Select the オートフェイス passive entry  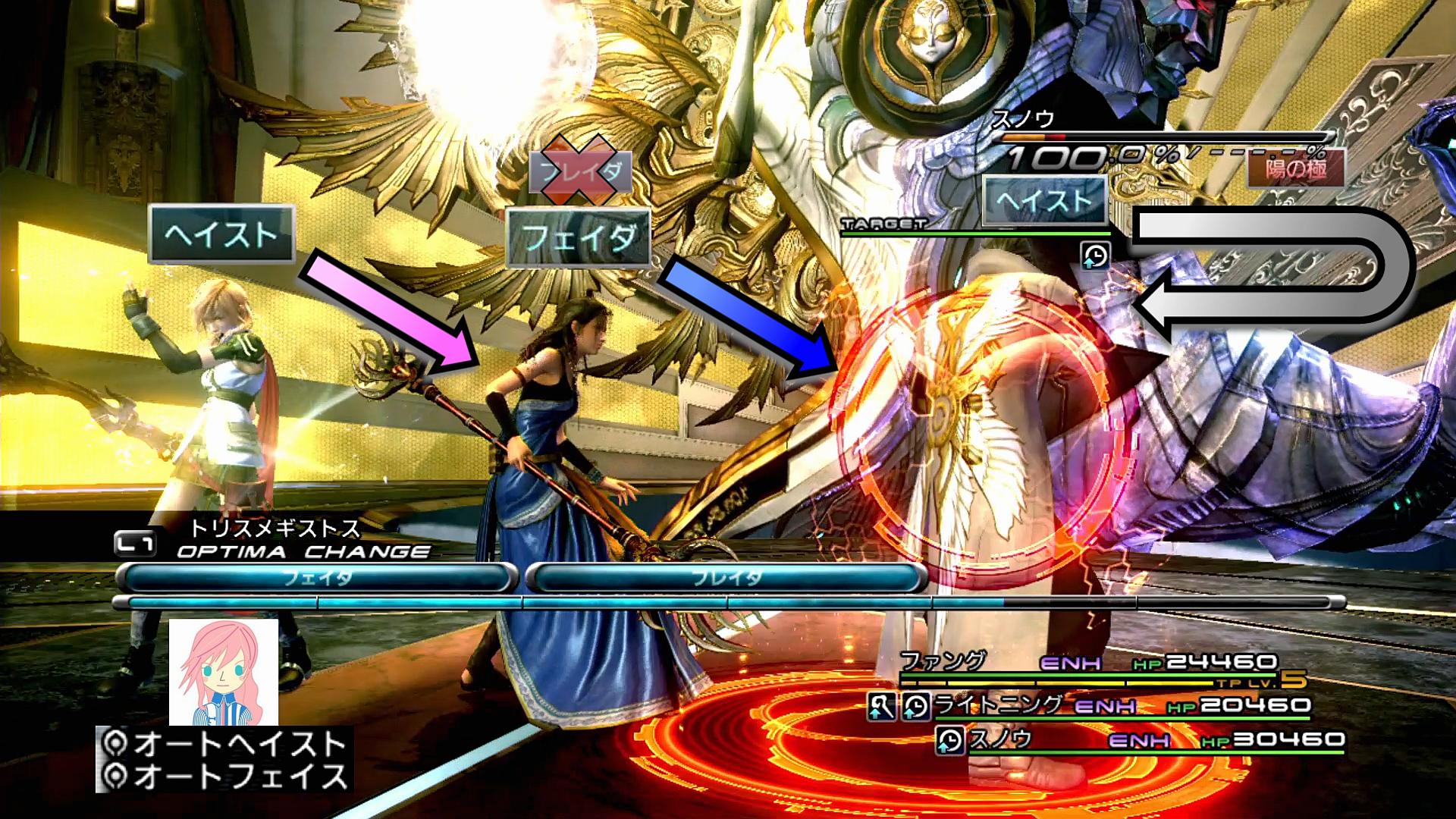[x=226, y=776]
